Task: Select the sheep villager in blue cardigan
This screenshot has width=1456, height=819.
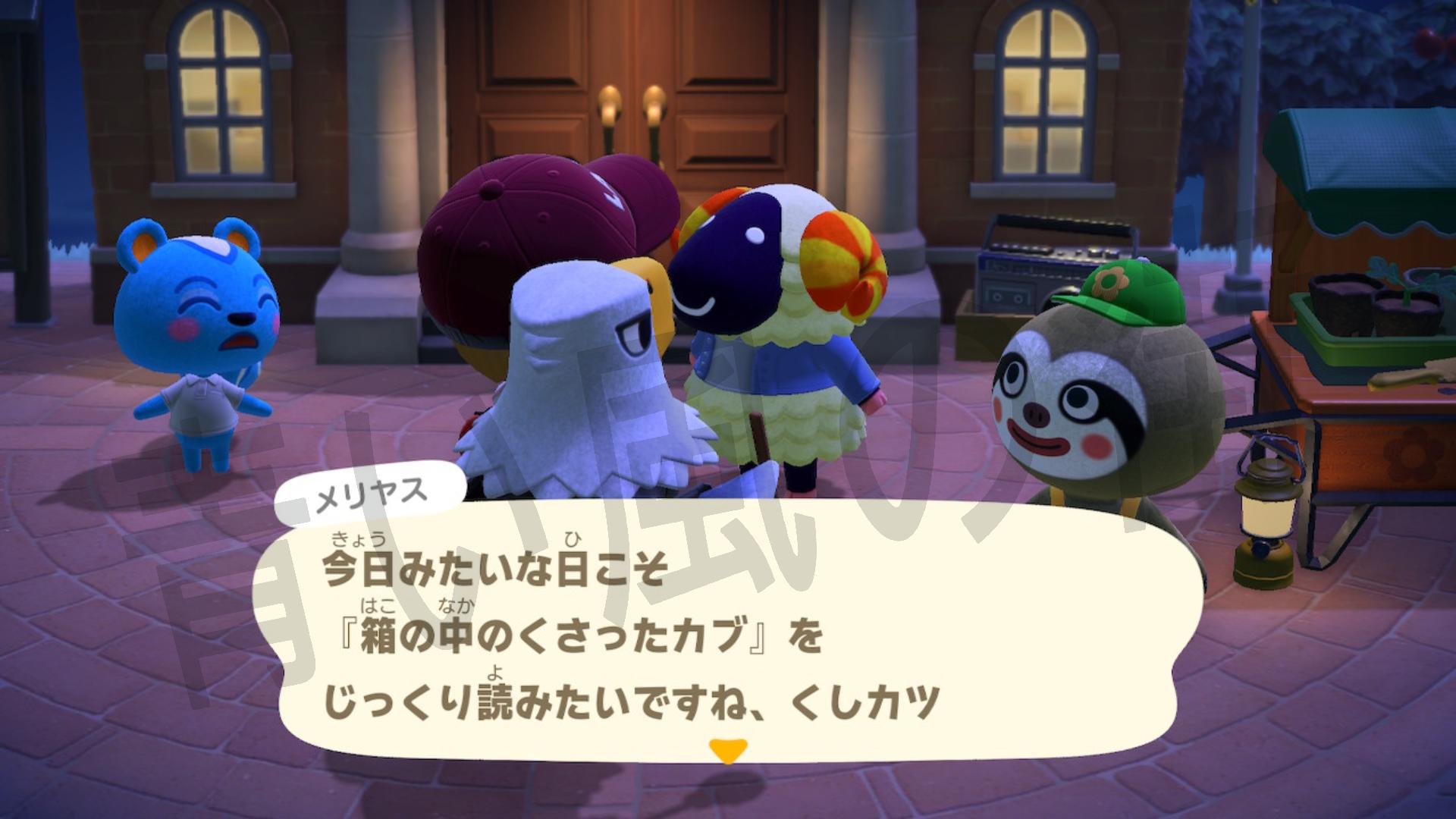Action: pyautogui.click(x=781, y=341)
